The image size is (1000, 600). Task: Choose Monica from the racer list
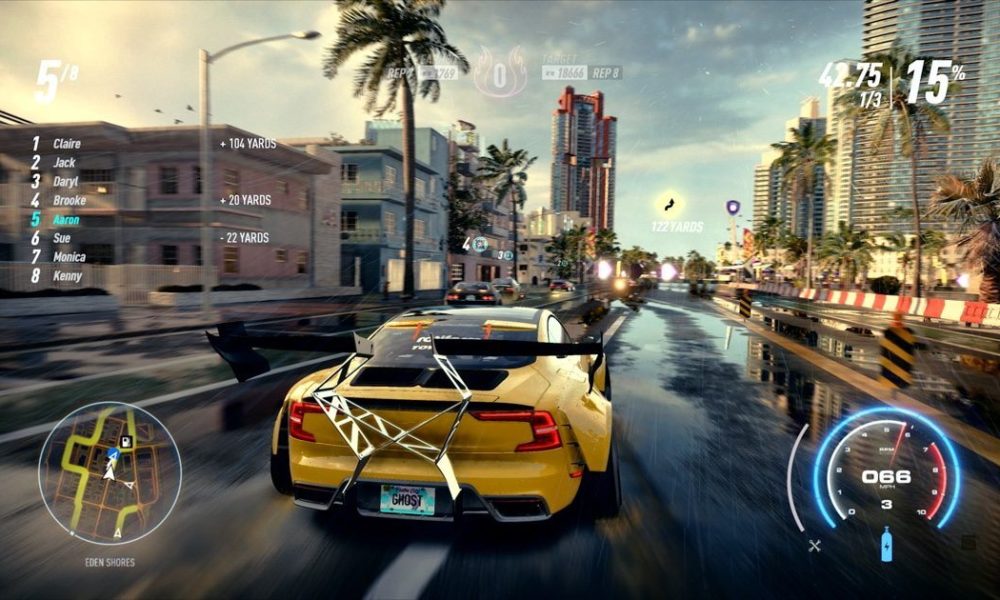[70, 257]
